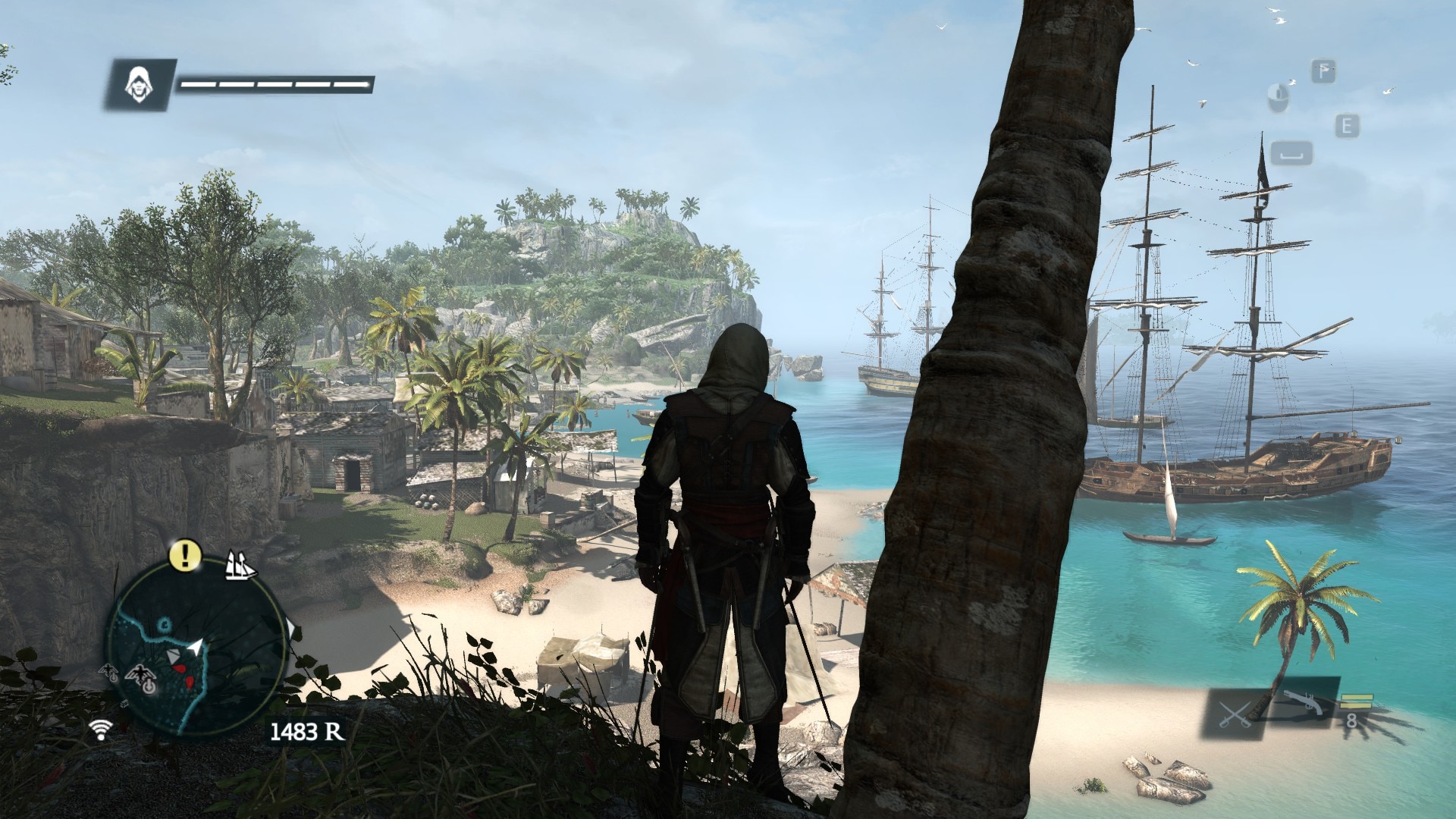
Task: Open the circular minimap
Action: point(196,651)
